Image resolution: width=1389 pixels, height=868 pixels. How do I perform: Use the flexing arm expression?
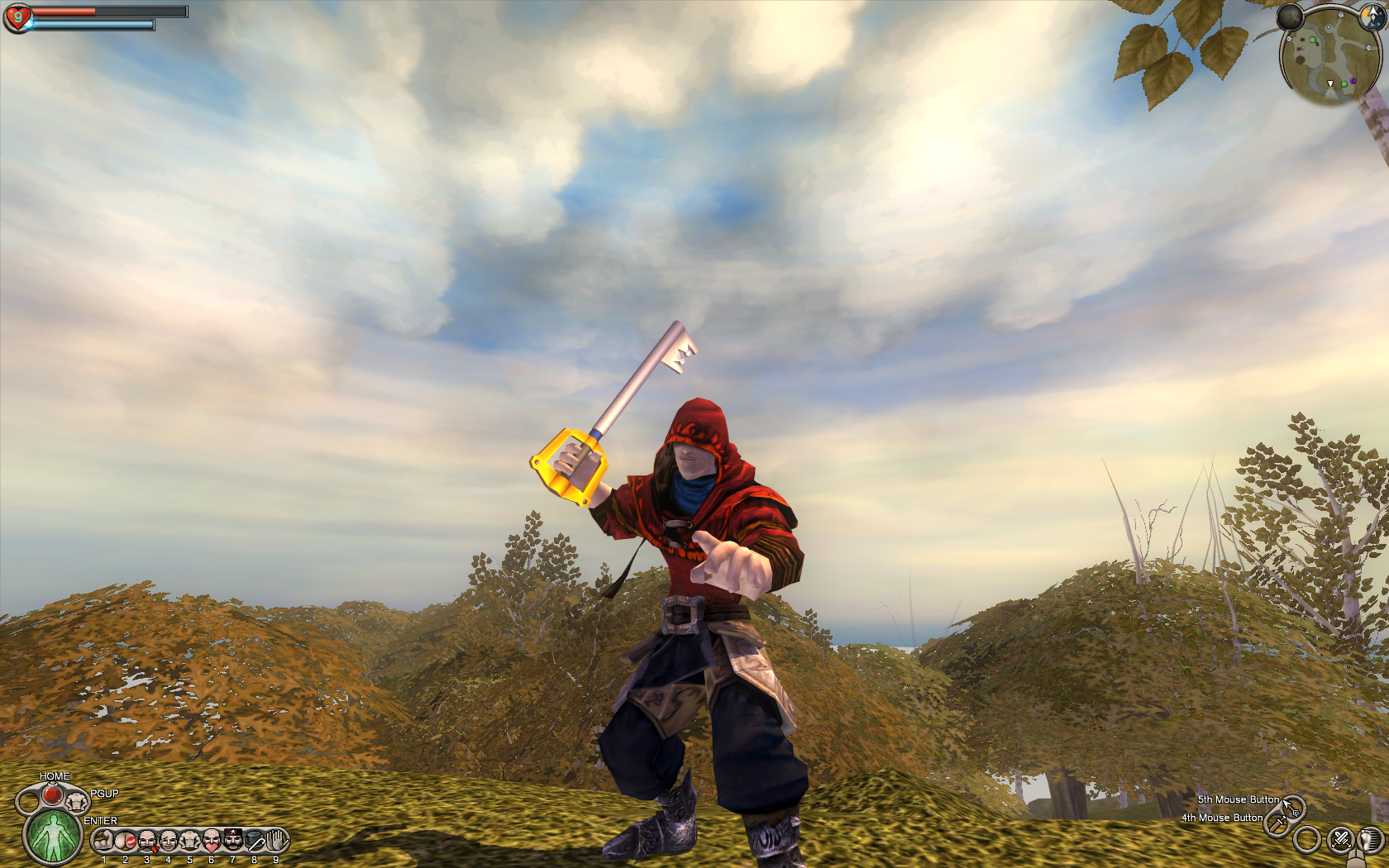click(104, 842)
